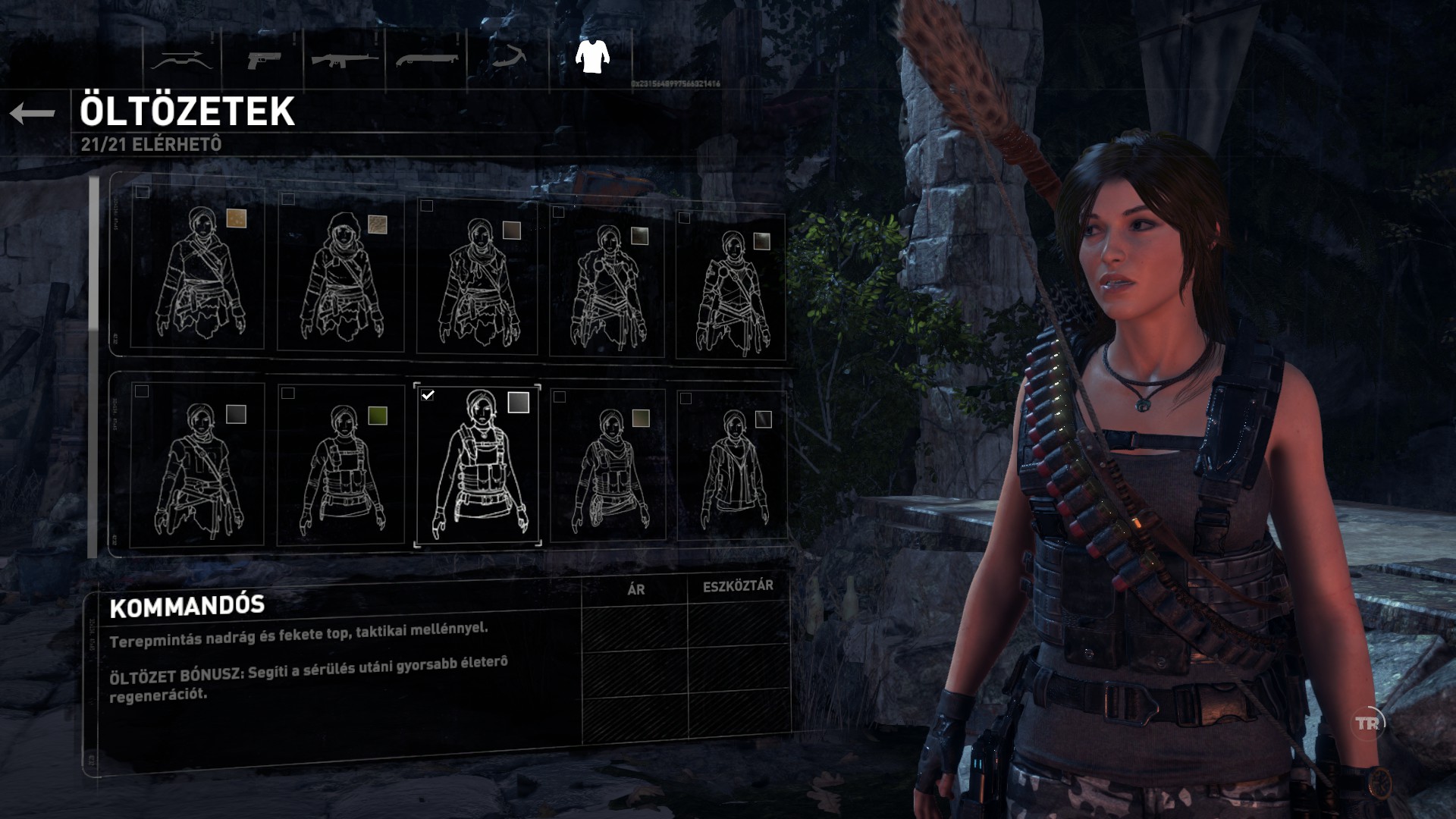Switch to the bow weapons tab
Screen dimensions: 1456x819
[x=180, y=59]
